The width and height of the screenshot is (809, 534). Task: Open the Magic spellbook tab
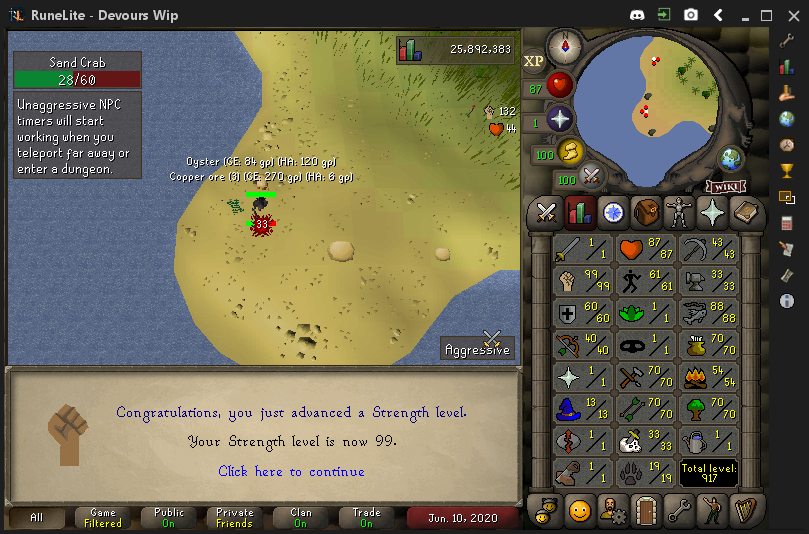(745, 212)
